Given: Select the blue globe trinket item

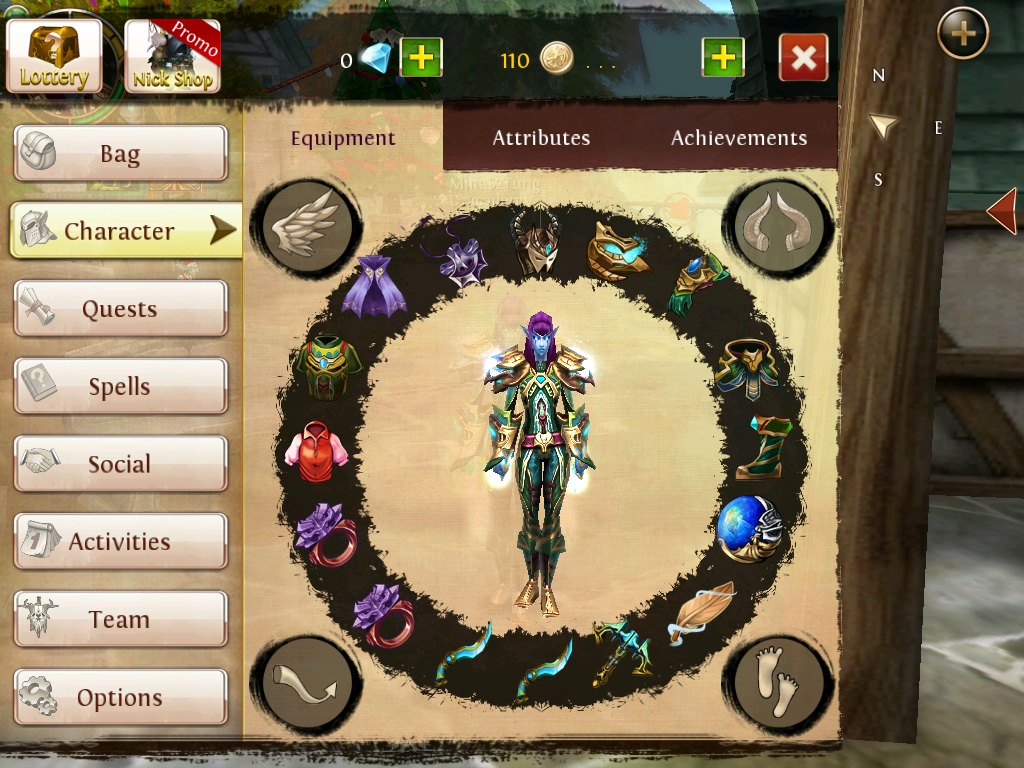Looking at the screenshot, I should 747,527.
